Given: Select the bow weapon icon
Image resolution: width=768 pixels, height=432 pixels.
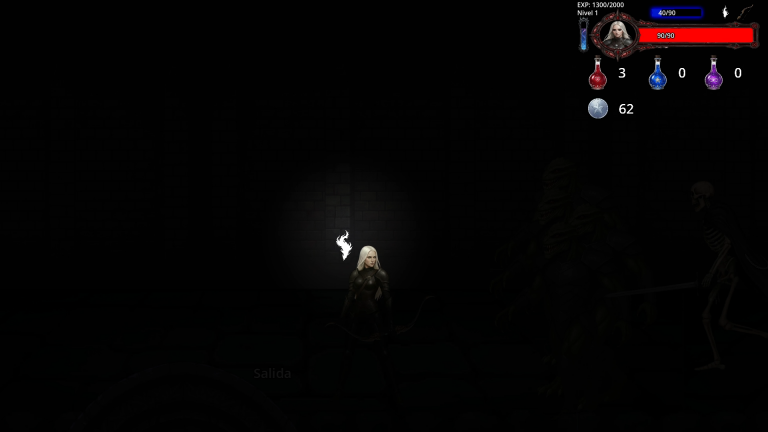Looking at the screenshot, I should pos(746,11).
